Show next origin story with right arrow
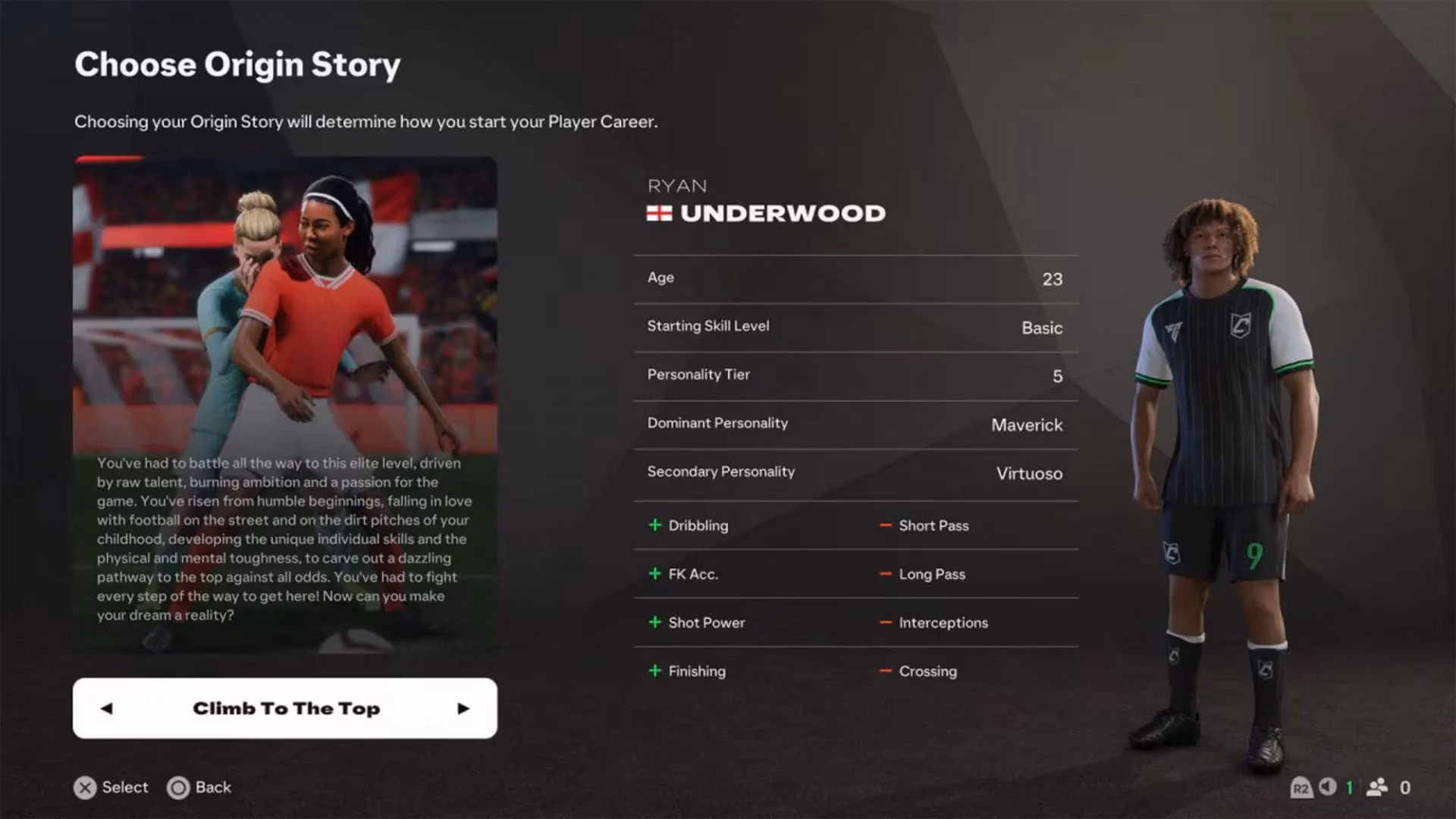This screenshot has height=819, width=1456. 463,708
